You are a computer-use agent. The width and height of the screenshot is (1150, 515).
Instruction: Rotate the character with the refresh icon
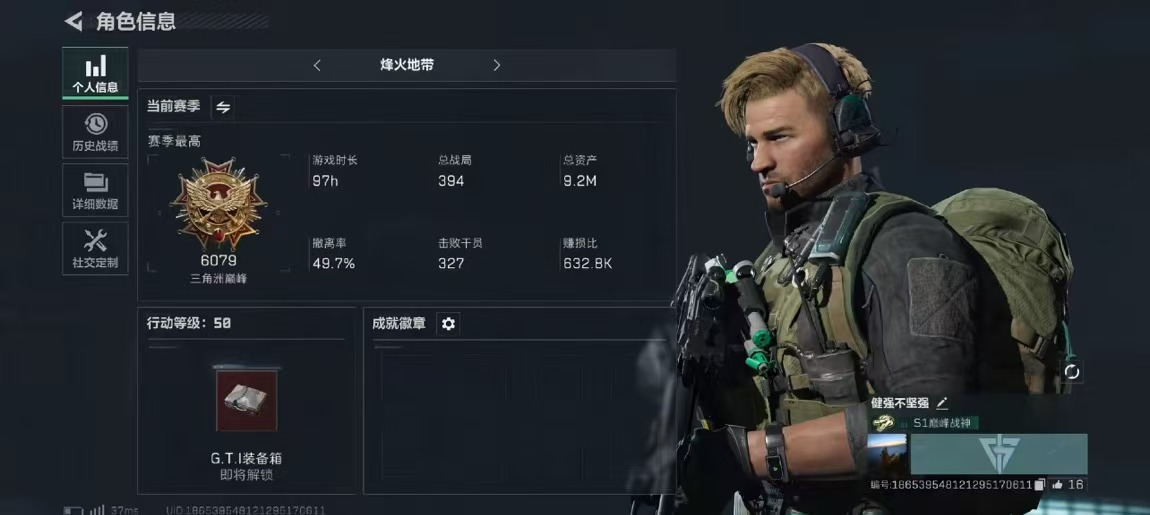pos(1072,371)
